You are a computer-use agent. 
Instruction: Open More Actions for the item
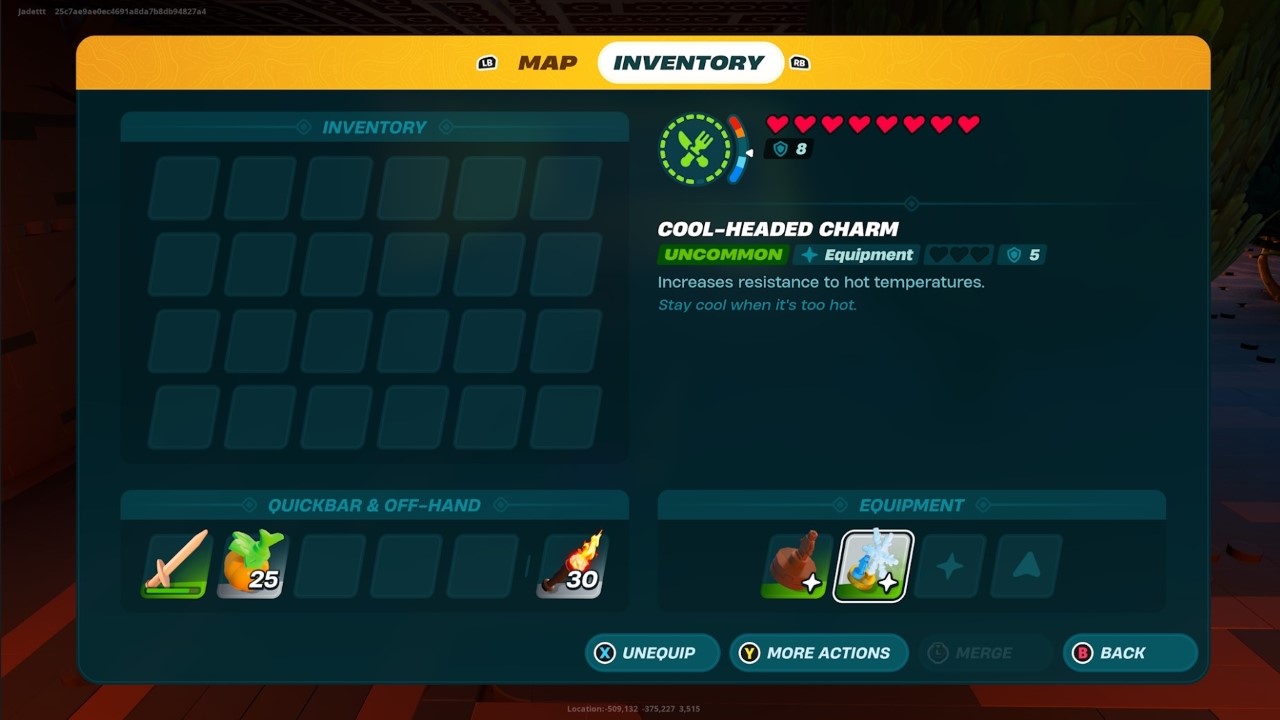[x=818, y=653]
